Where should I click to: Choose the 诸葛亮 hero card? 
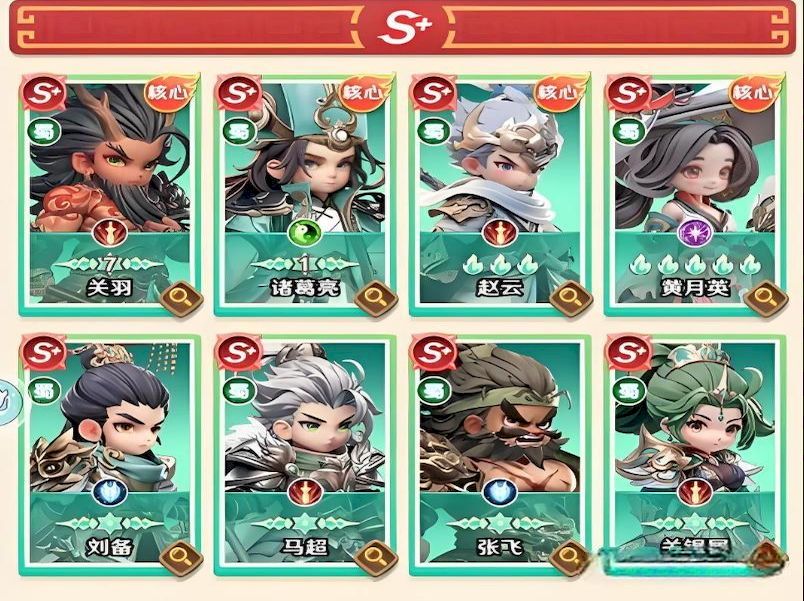click(x=305, y=170)
